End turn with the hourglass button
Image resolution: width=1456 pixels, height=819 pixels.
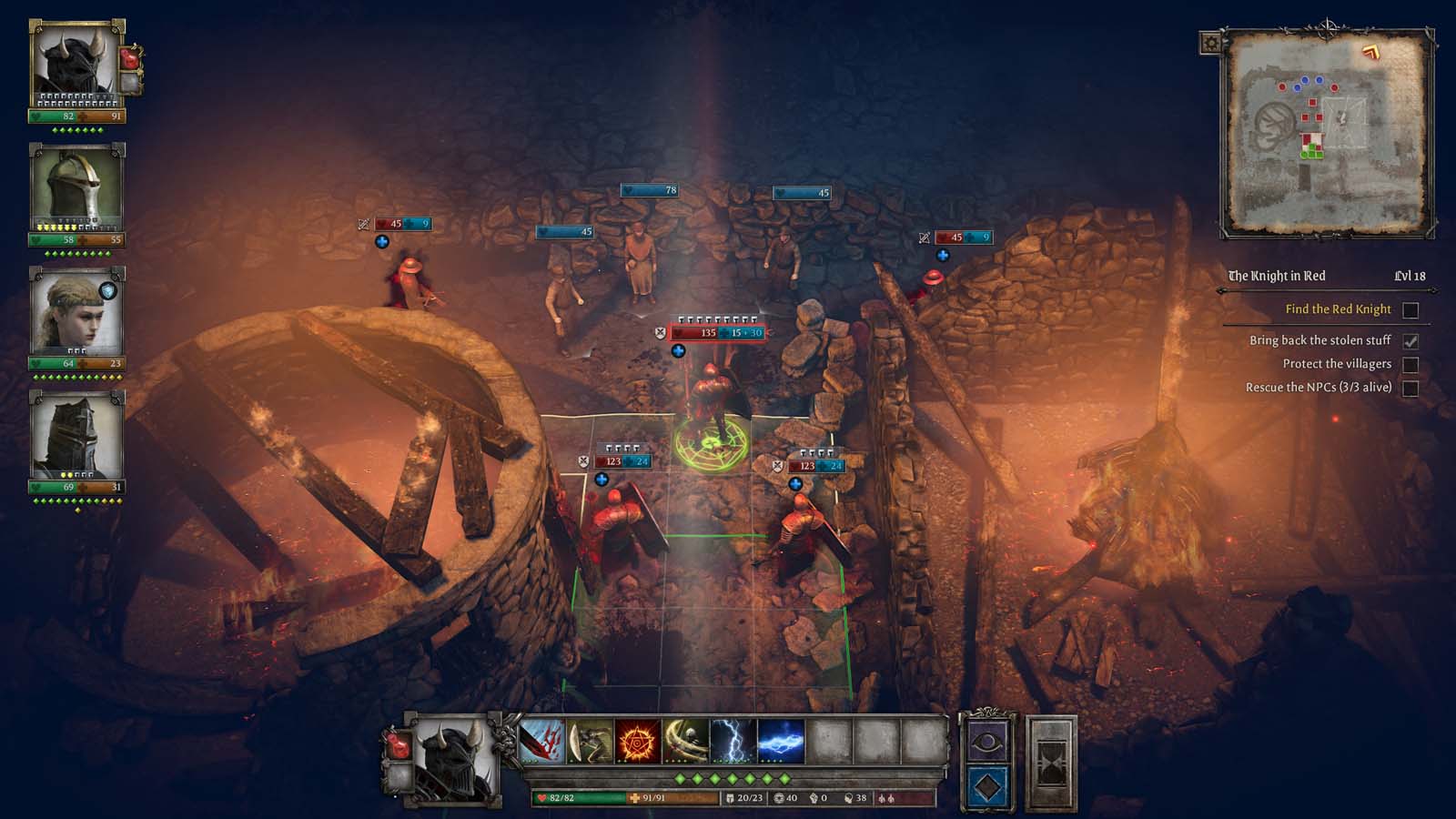click(1051, 764)
